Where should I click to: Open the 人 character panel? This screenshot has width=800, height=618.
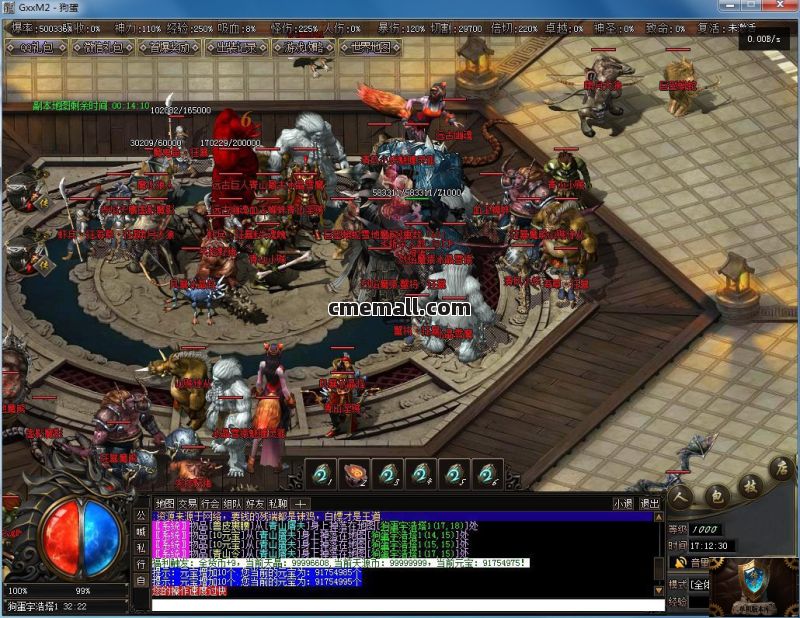coord(683,495)
